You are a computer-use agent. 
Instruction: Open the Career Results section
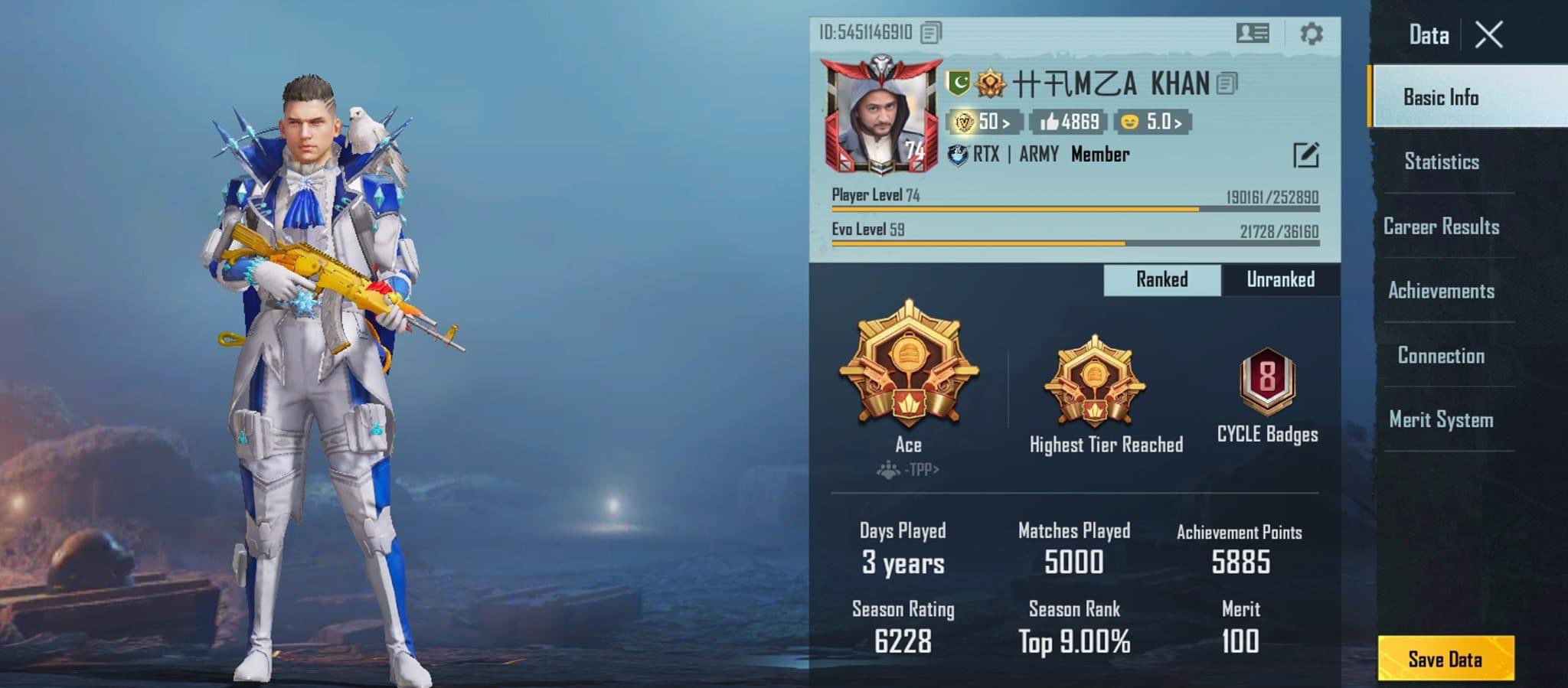[x=1443, y=227]
